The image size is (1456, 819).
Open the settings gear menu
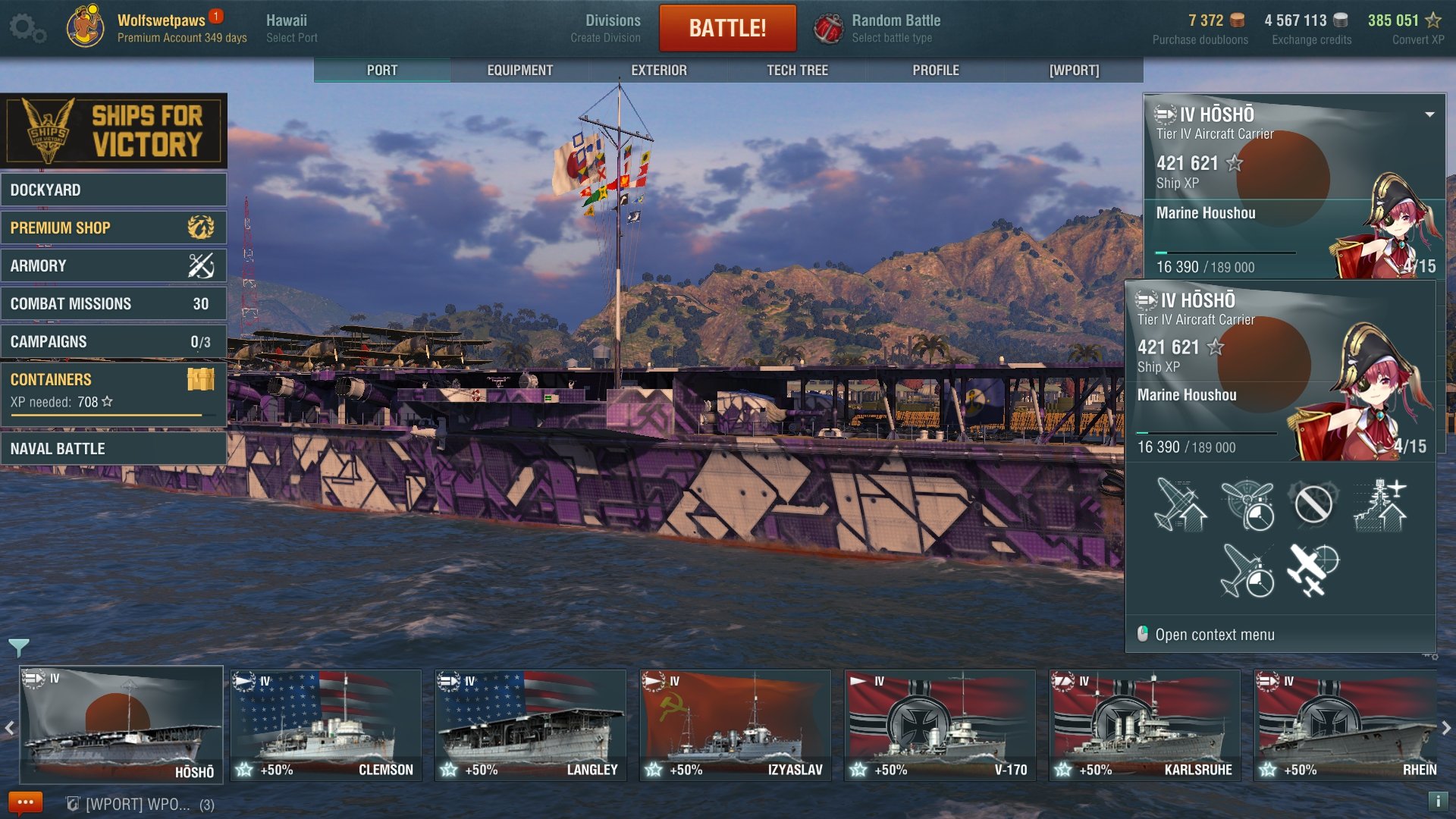click(x=27, y=28)
